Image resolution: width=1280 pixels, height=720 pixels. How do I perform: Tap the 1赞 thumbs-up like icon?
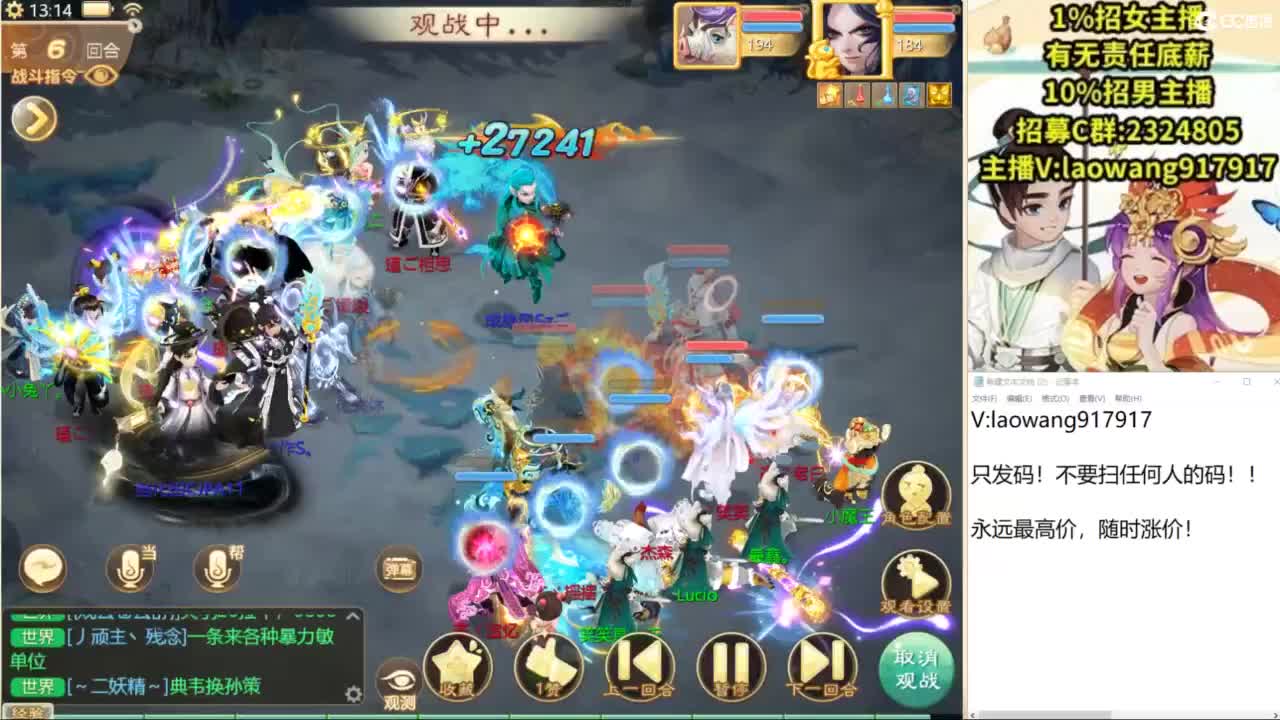point(548,665)
